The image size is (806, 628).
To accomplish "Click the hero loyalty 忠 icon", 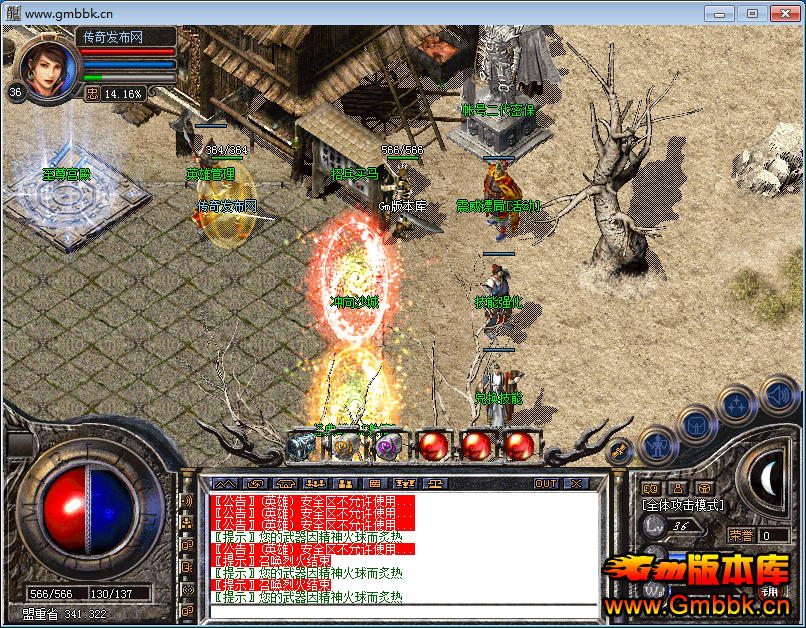I will 92,93.
